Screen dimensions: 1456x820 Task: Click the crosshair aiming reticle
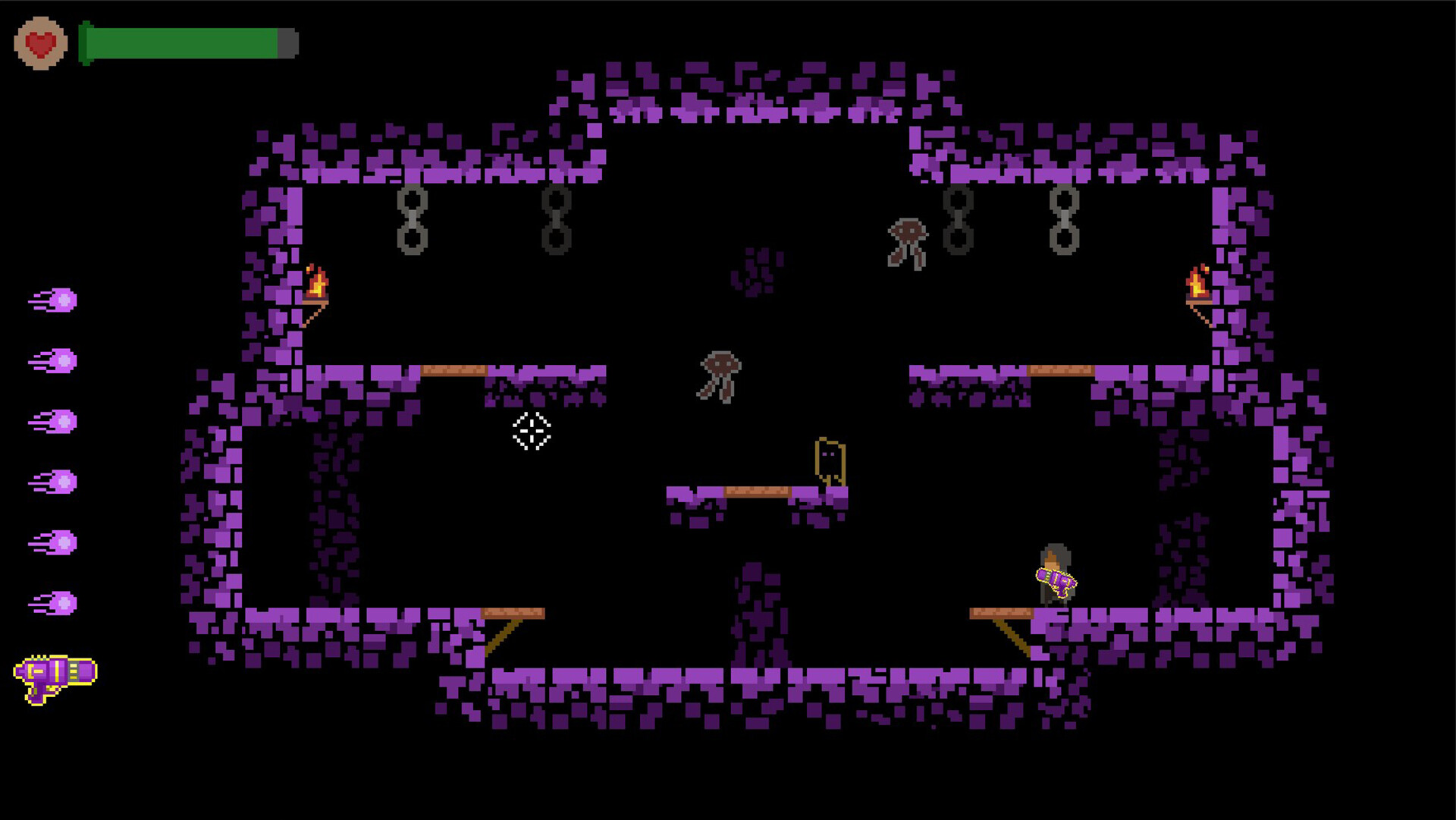[x=531, y=432]
